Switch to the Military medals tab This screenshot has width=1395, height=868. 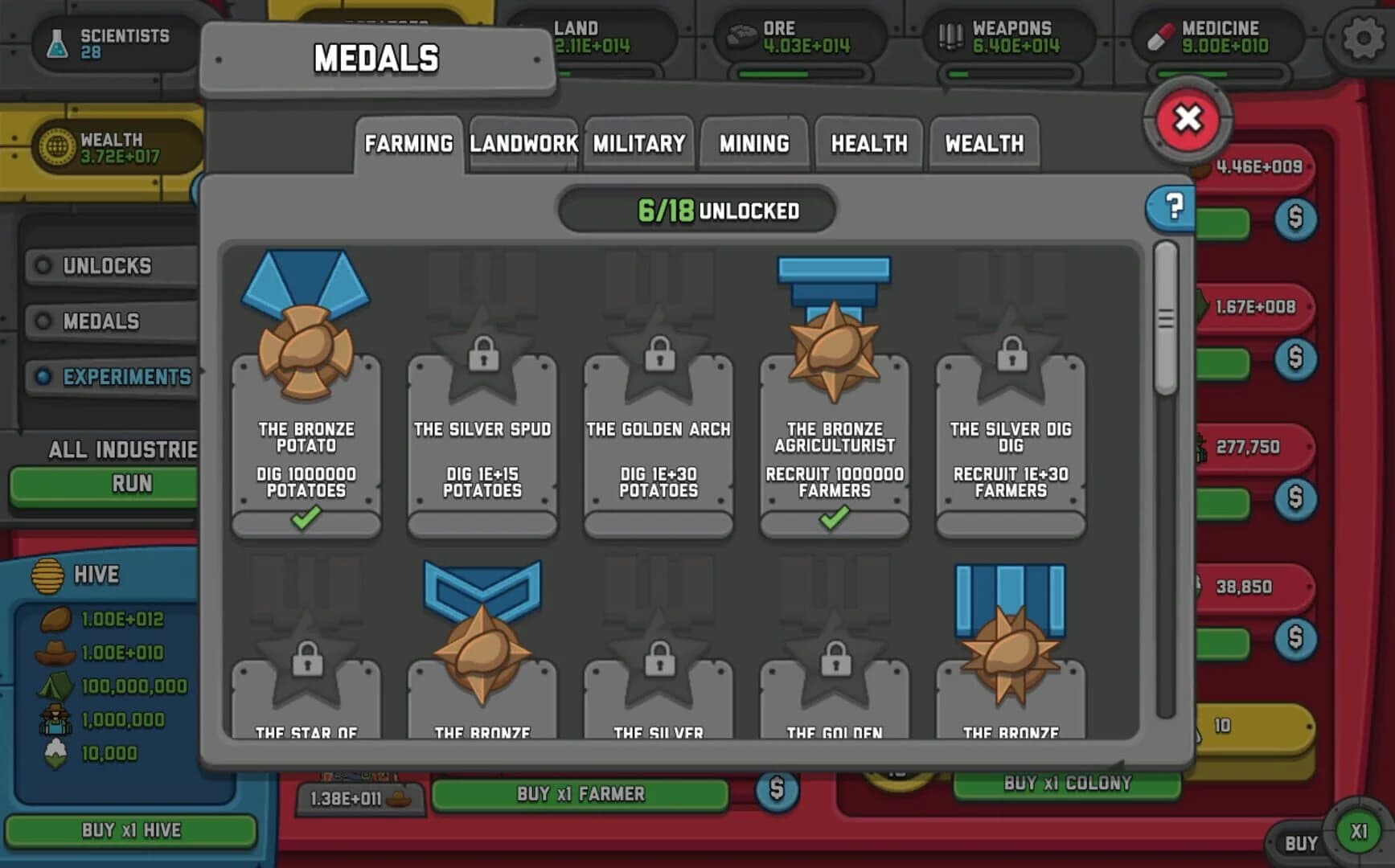click(638, 143)
